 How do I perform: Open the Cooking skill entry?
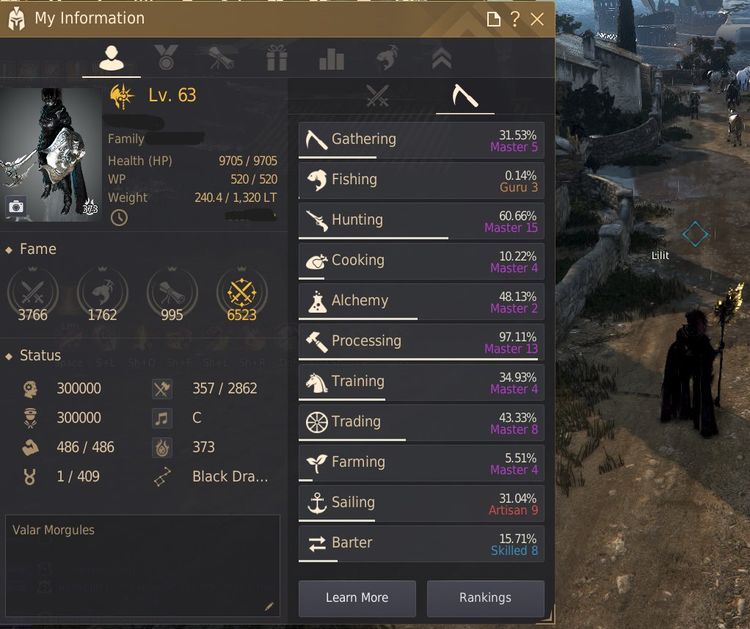pos(421,260)
